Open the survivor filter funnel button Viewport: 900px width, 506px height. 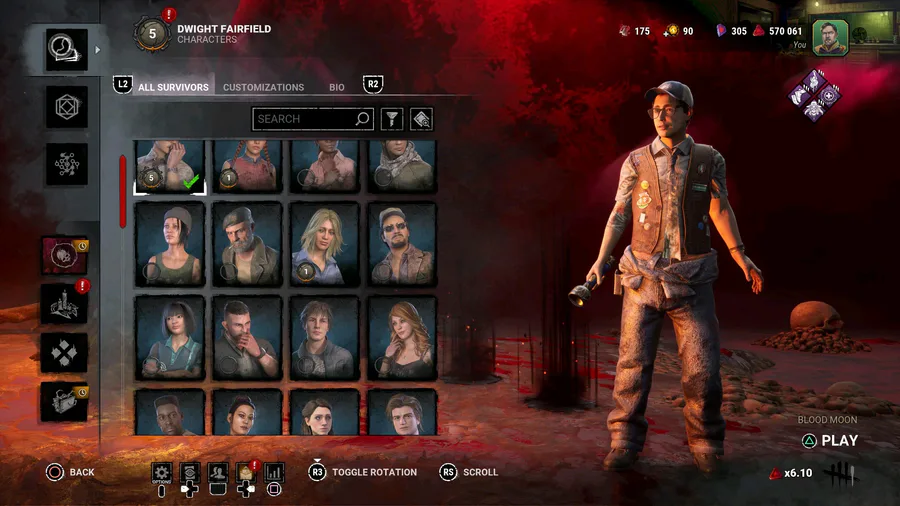coord(393,119)
